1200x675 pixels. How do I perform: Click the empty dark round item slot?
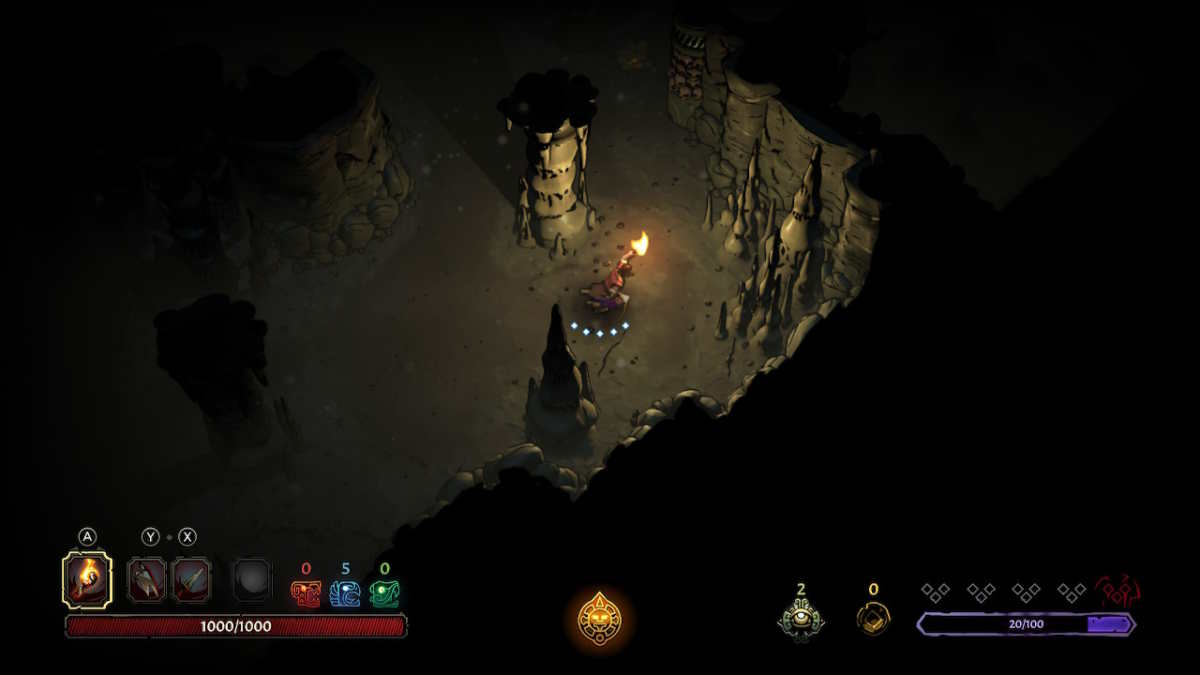(x=252, y=580)
